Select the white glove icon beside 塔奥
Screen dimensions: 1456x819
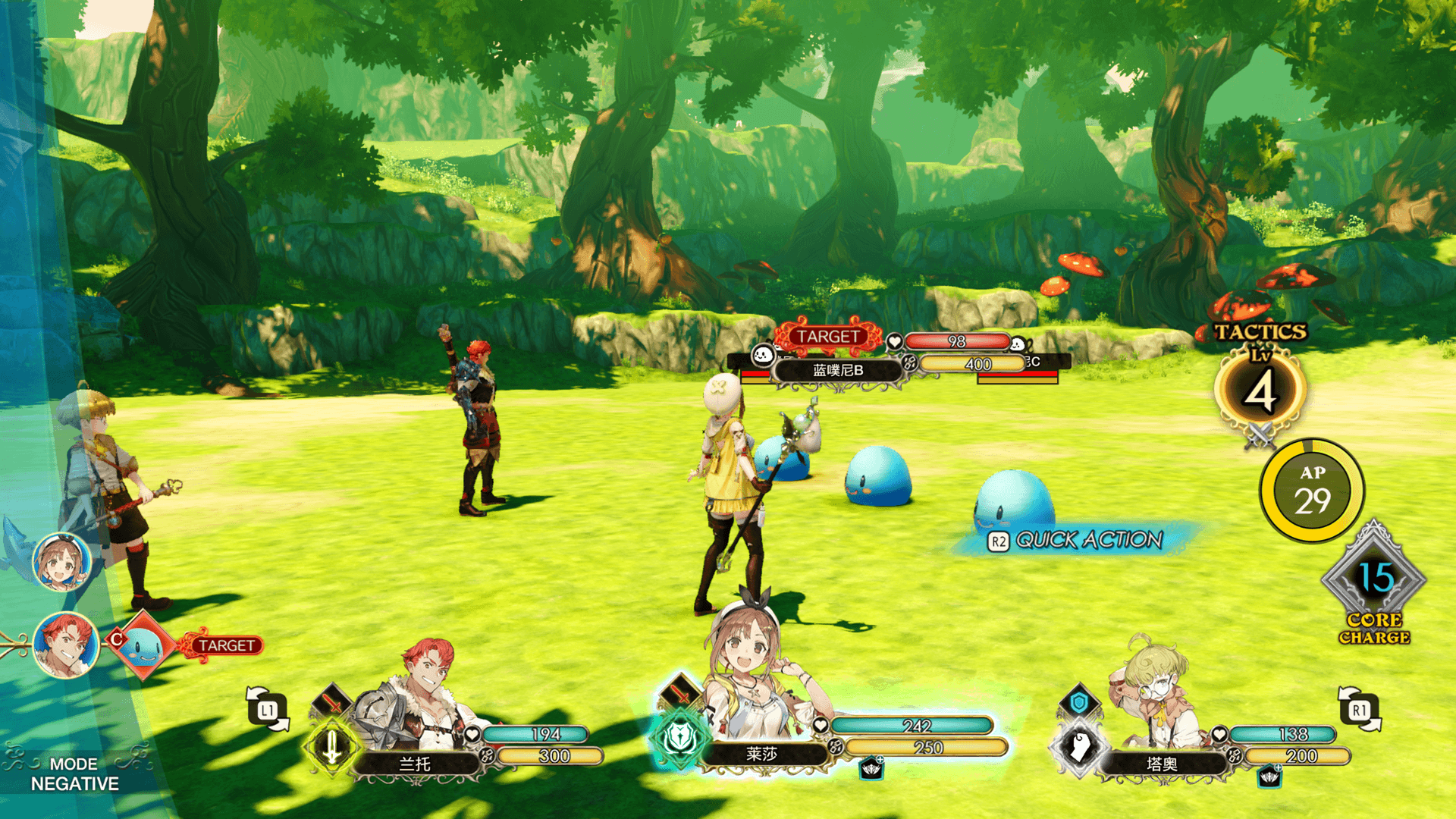(x=1080, y=746)
